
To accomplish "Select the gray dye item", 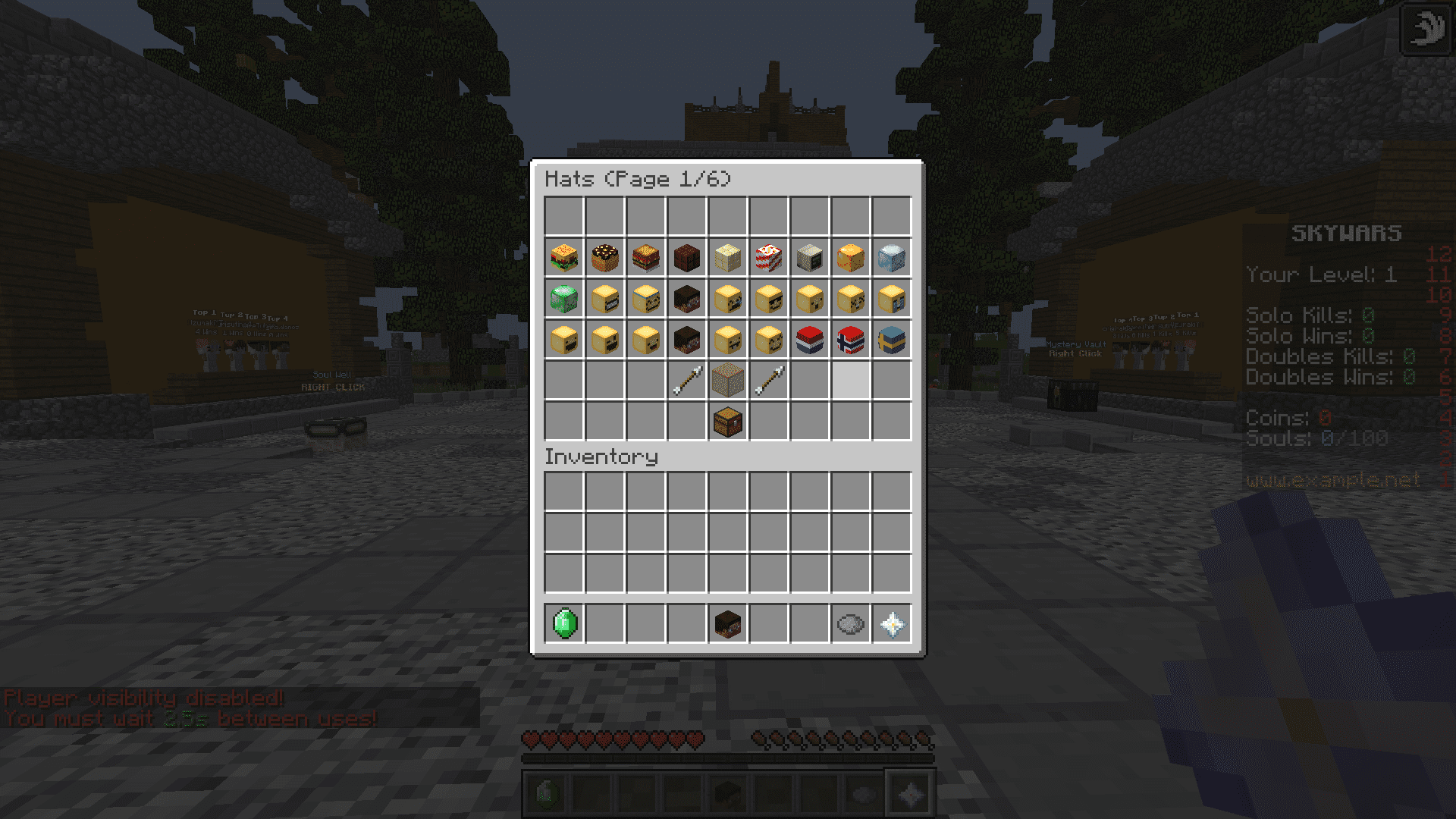I will pyautogui.click(x=851, y=624).
